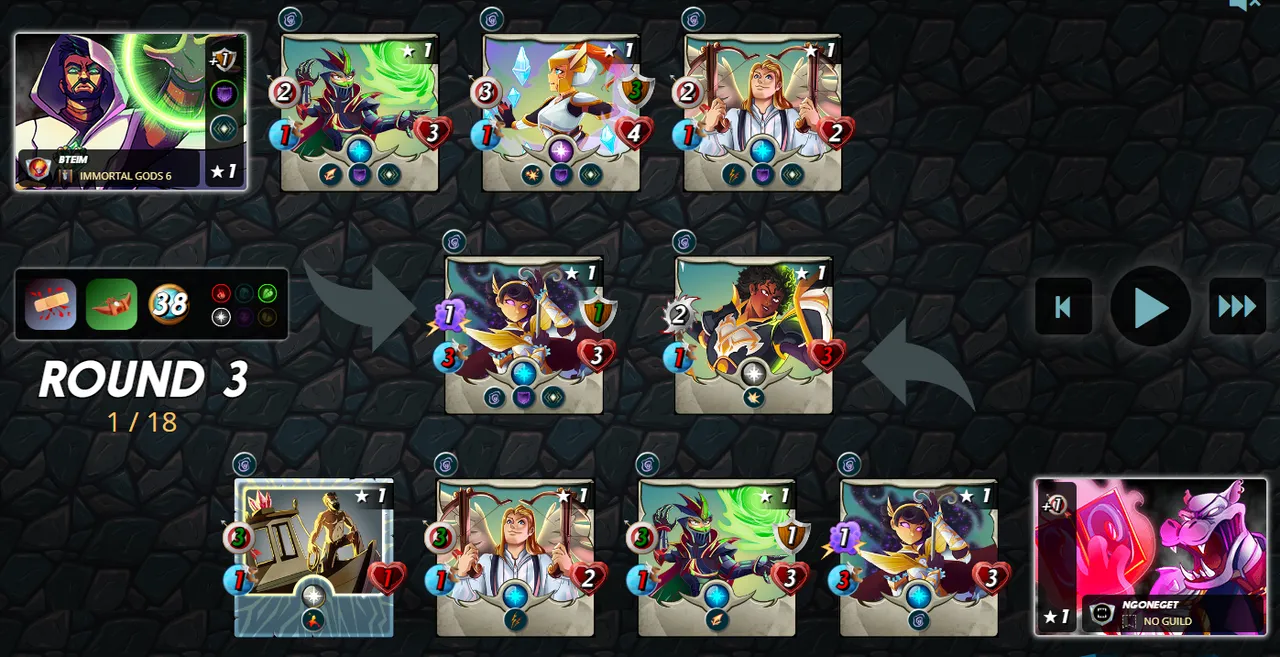The height and width of the screenshot is (657, 1280).
Task: Skip ahead with the fast-forward button
Action: (x=1237, y=307)
